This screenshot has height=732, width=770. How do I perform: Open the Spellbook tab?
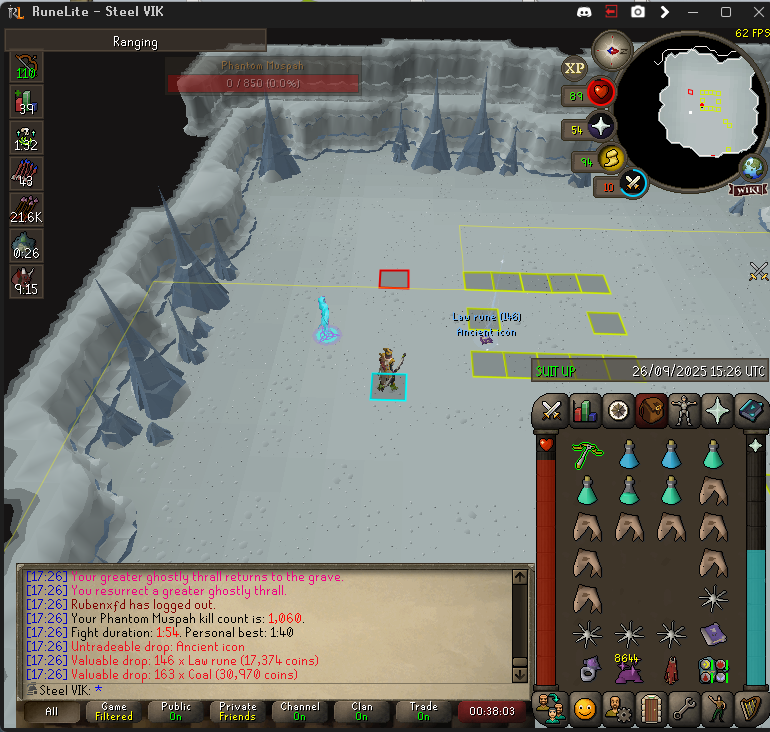[x=750, y=410]
